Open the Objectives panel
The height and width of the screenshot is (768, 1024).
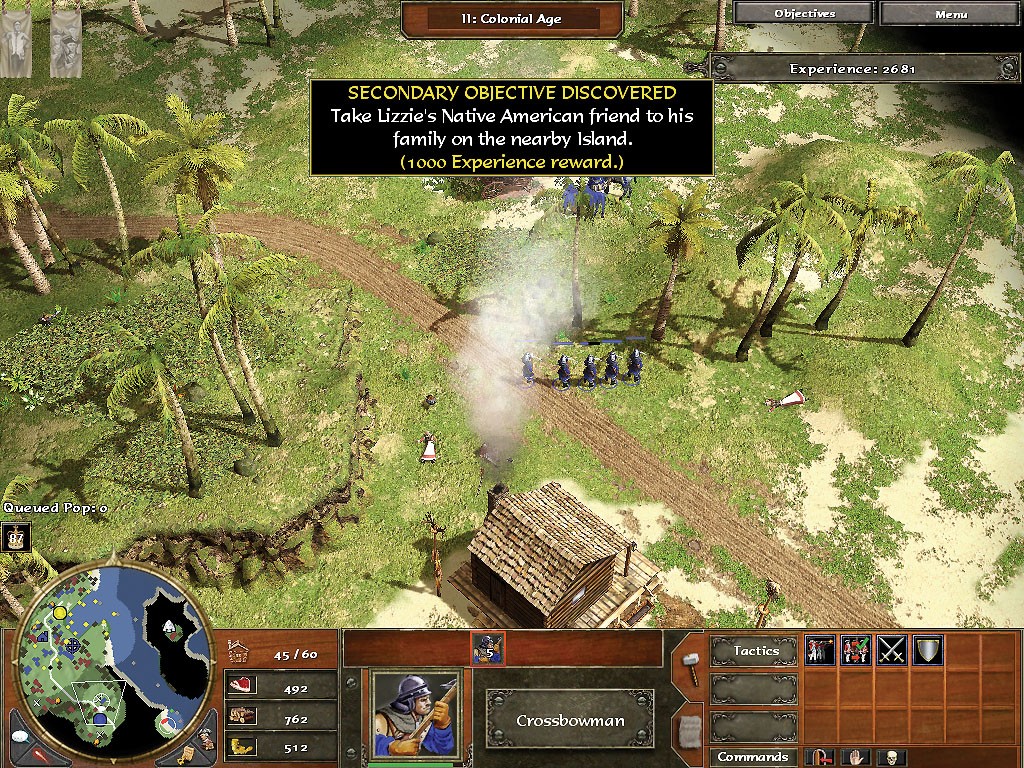[804, 14]
